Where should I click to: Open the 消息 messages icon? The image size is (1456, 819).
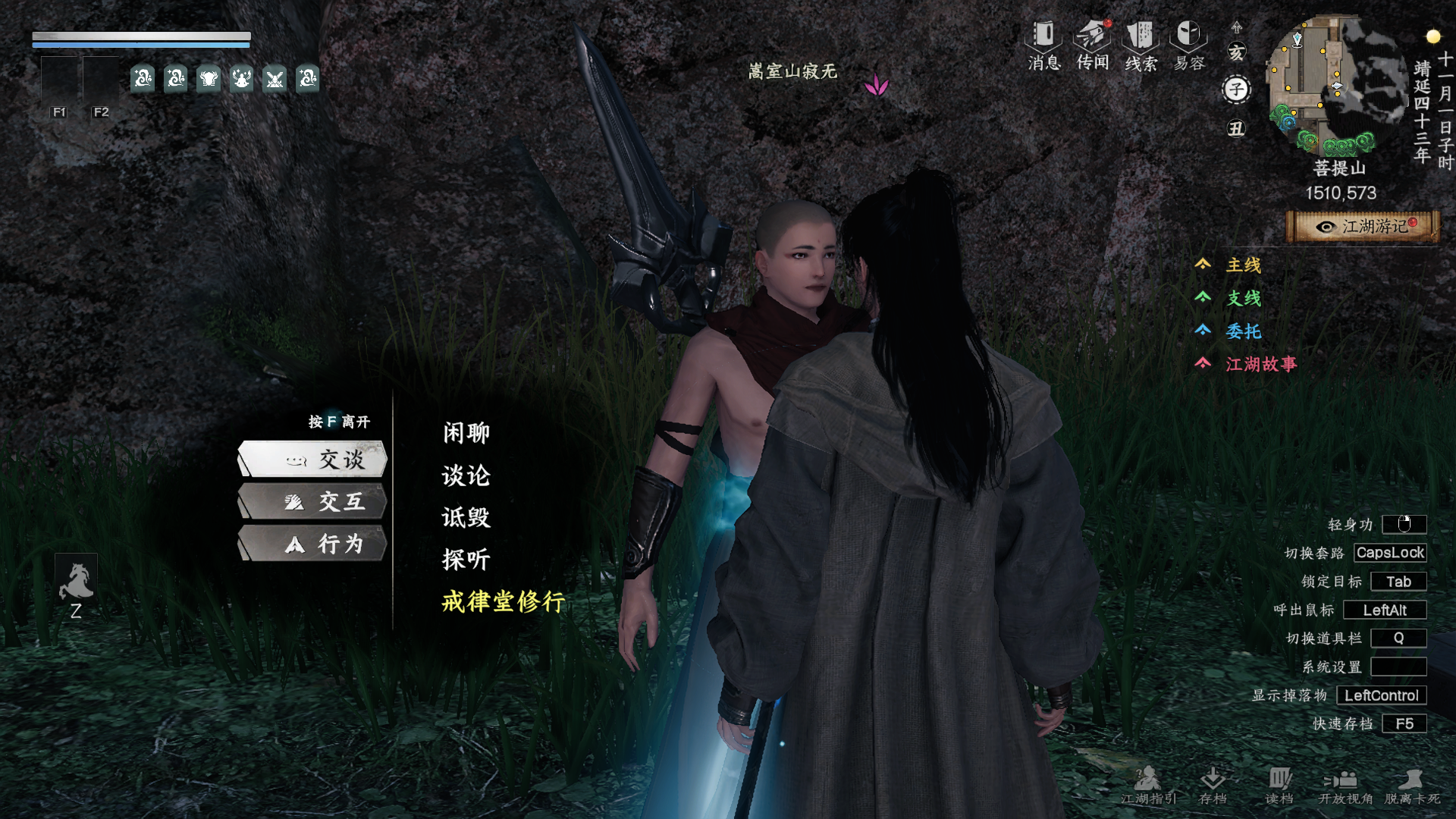pos(1044,45)
